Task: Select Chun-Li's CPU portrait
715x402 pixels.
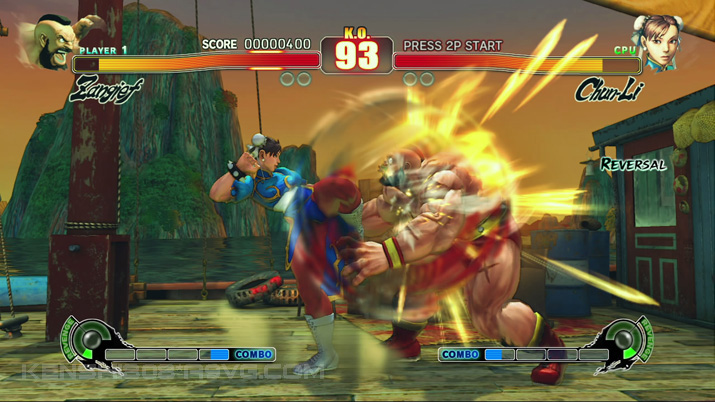Action: pos(660,43)
